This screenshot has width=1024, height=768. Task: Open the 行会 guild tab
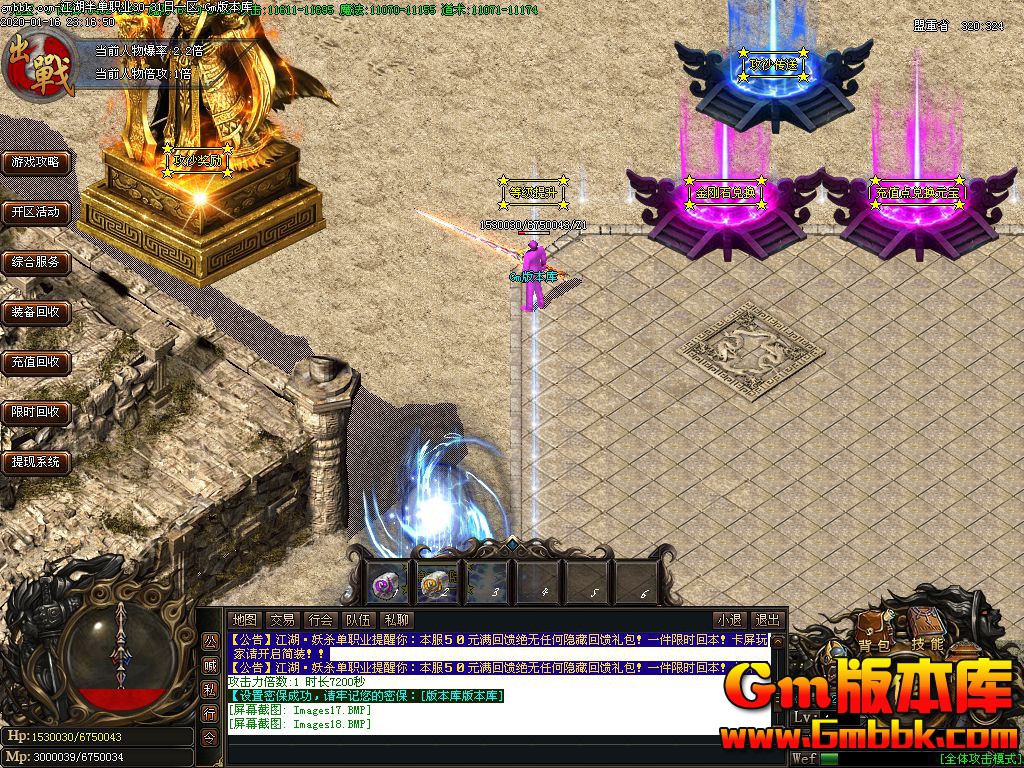coord(320,620)
